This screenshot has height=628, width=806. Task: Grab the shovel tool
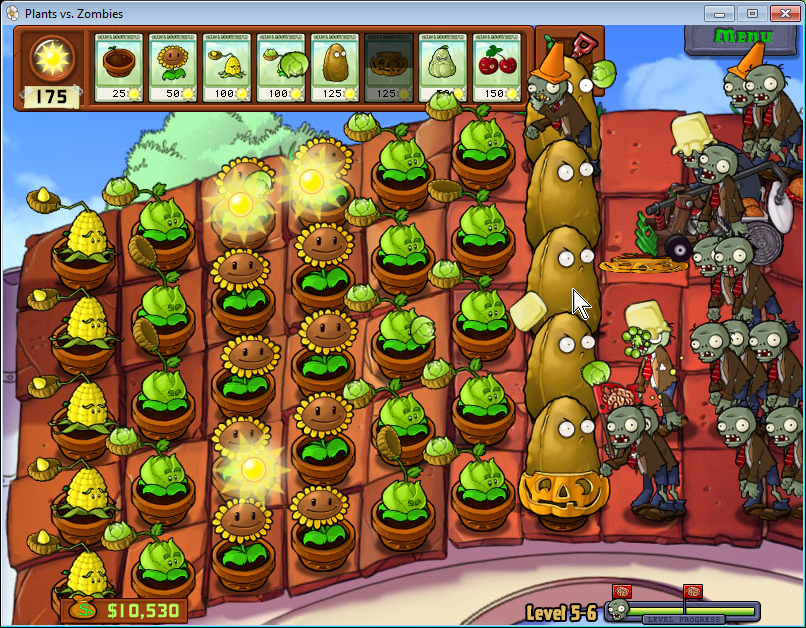(578, 47)
